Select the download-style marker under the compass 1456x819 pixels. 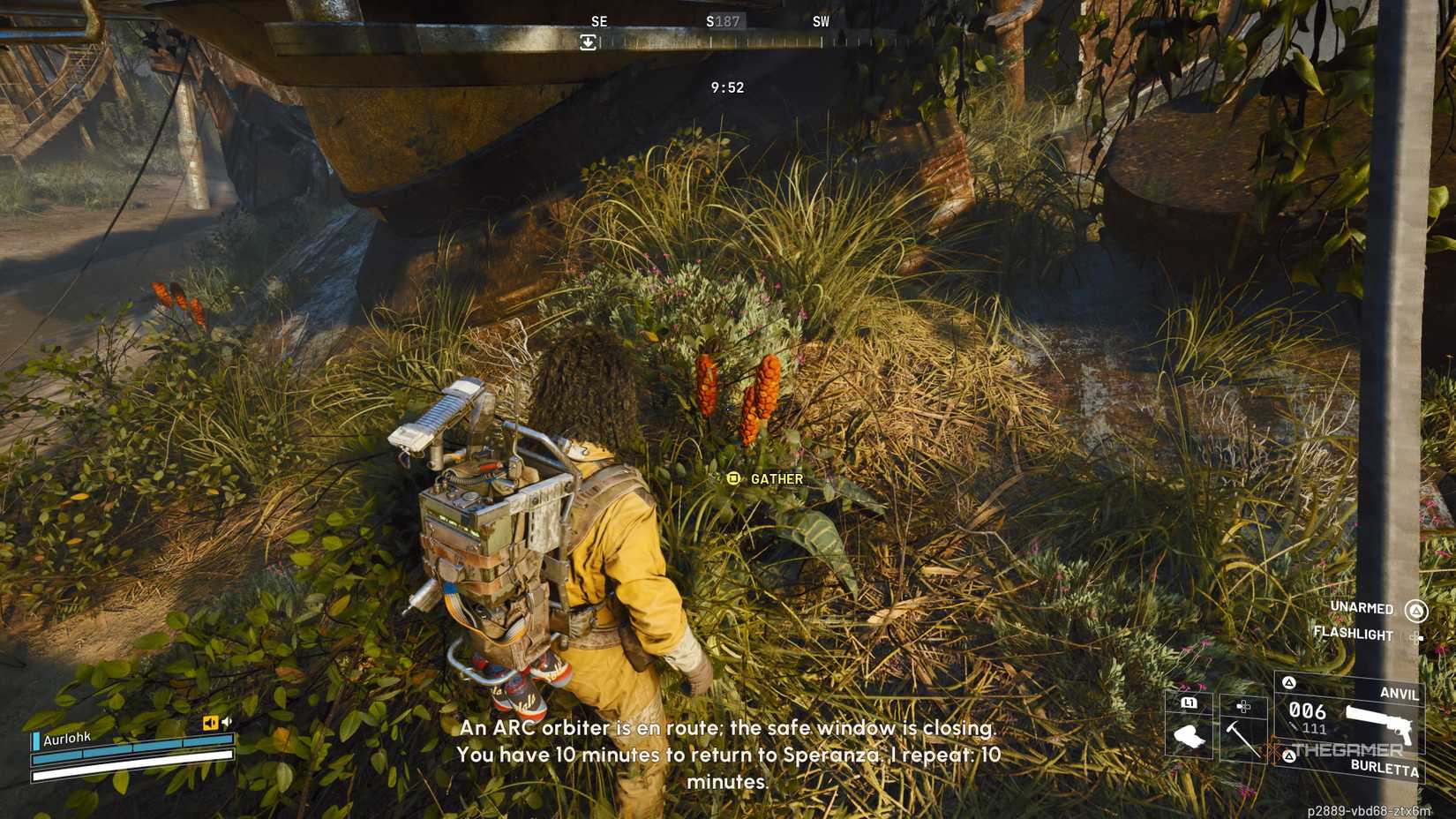(x=588, y=40)
